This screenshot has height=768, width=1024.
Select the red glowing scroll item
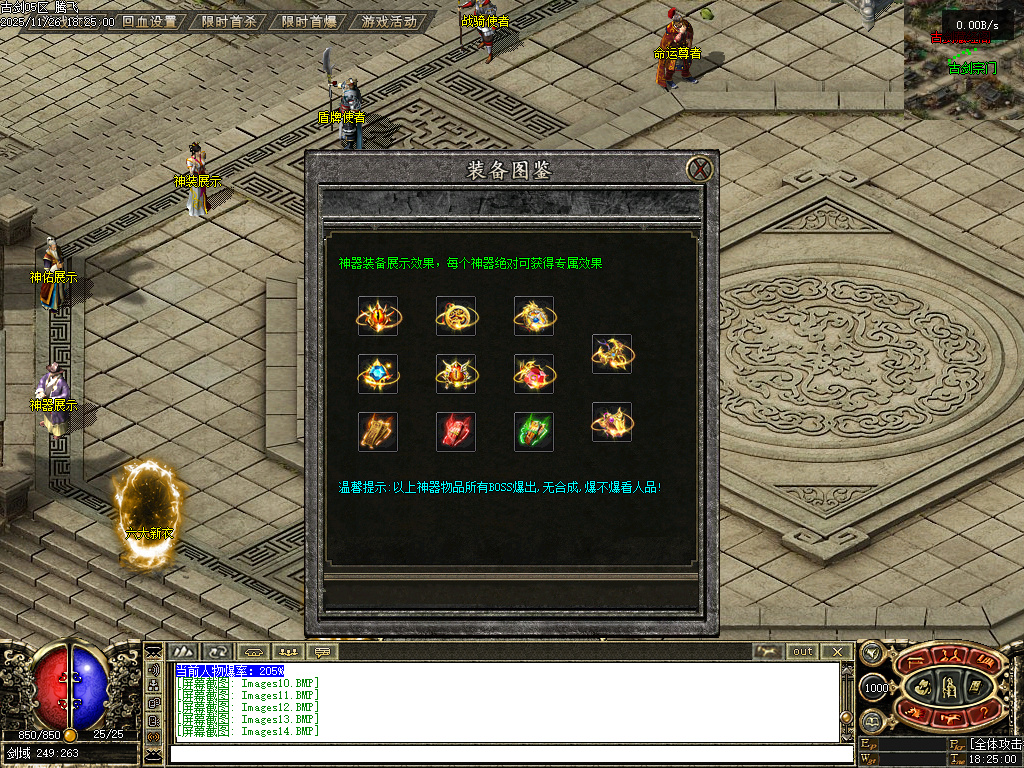[456, 432]
